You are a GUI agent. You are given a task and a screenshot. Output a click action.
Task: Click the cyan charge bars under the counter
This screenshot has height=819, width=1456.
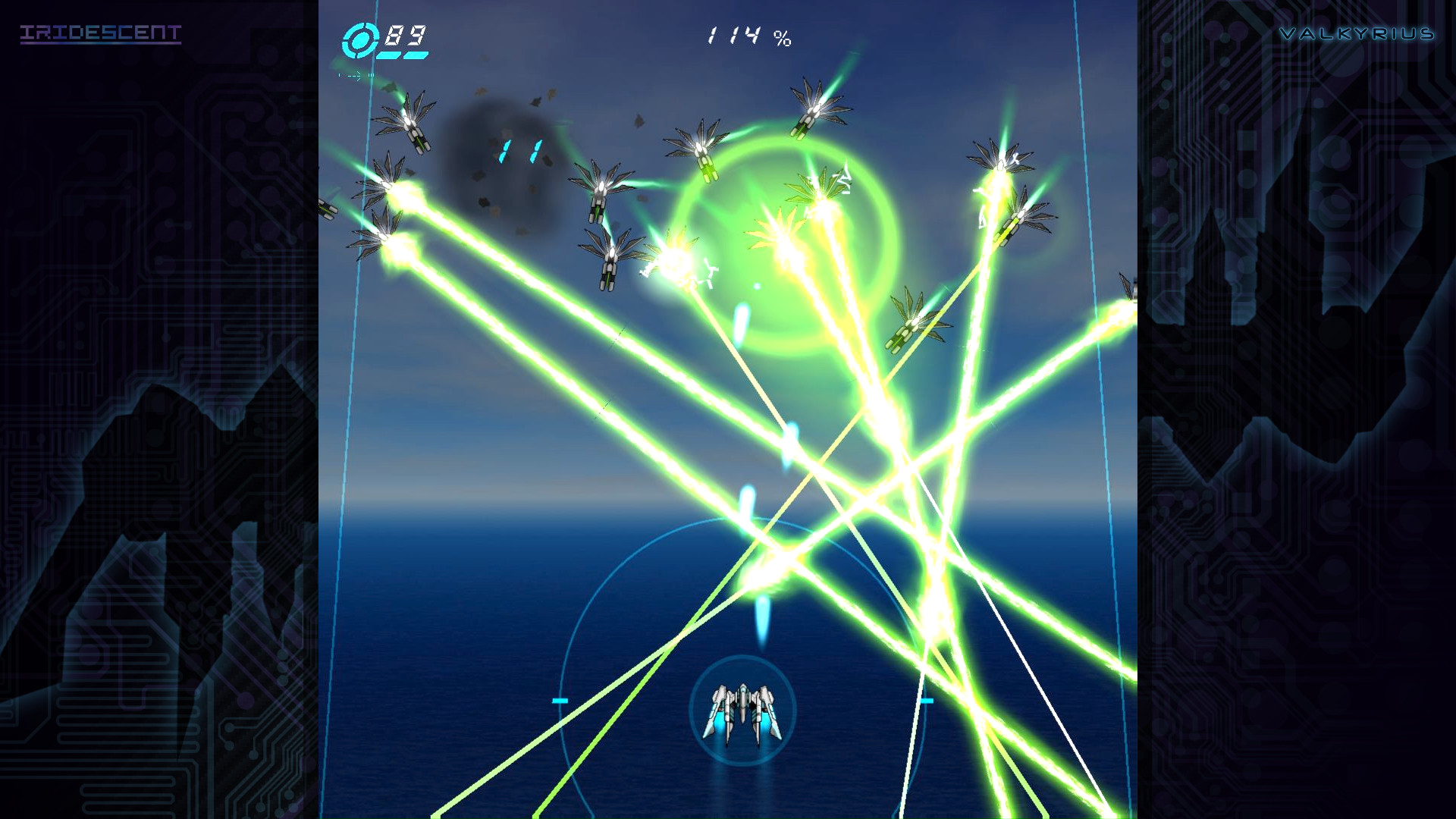click(403, 56)
